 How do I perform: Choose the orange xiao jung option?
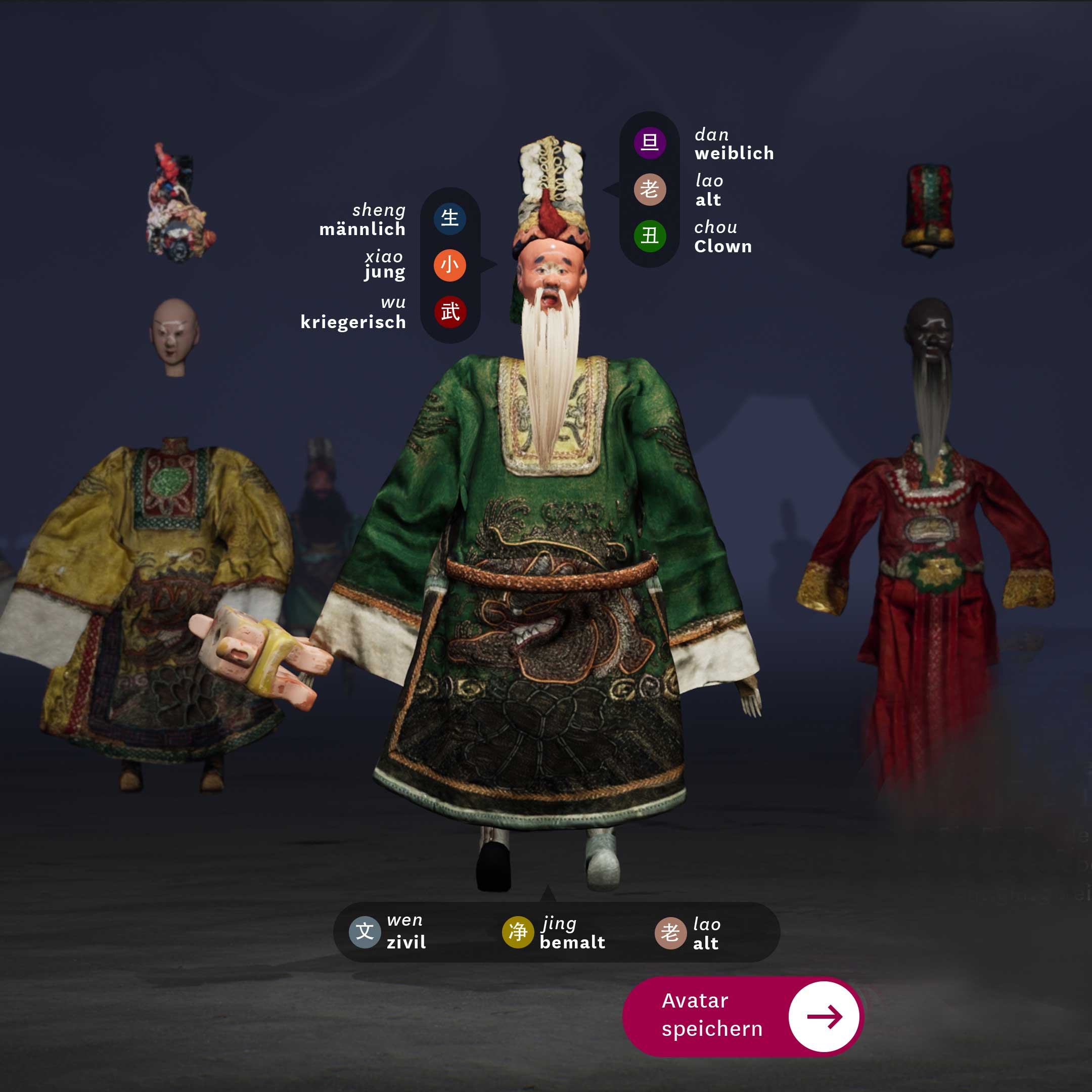pos(449,265)
